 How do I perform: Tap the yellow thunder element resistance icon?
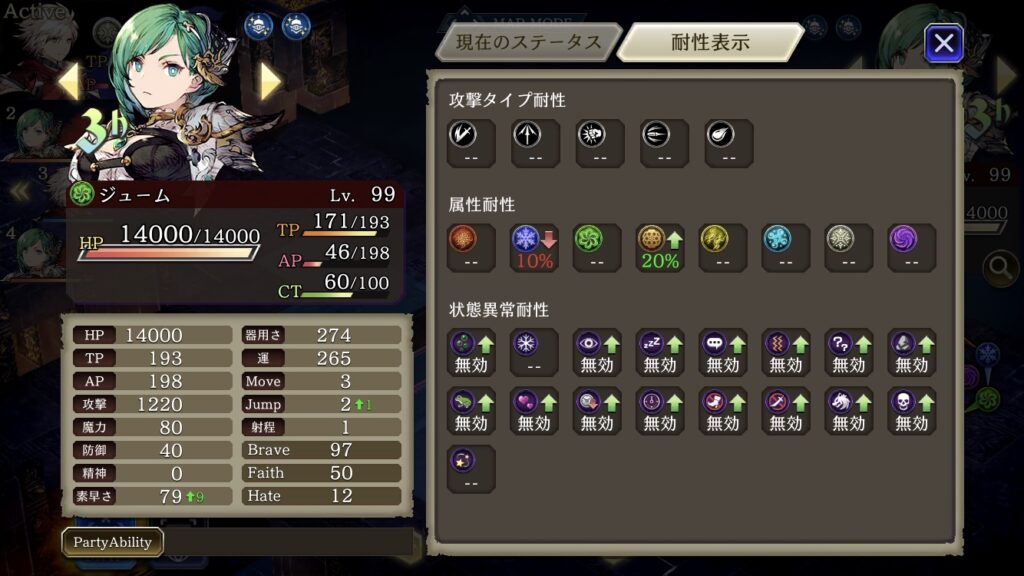coord(723,247)
